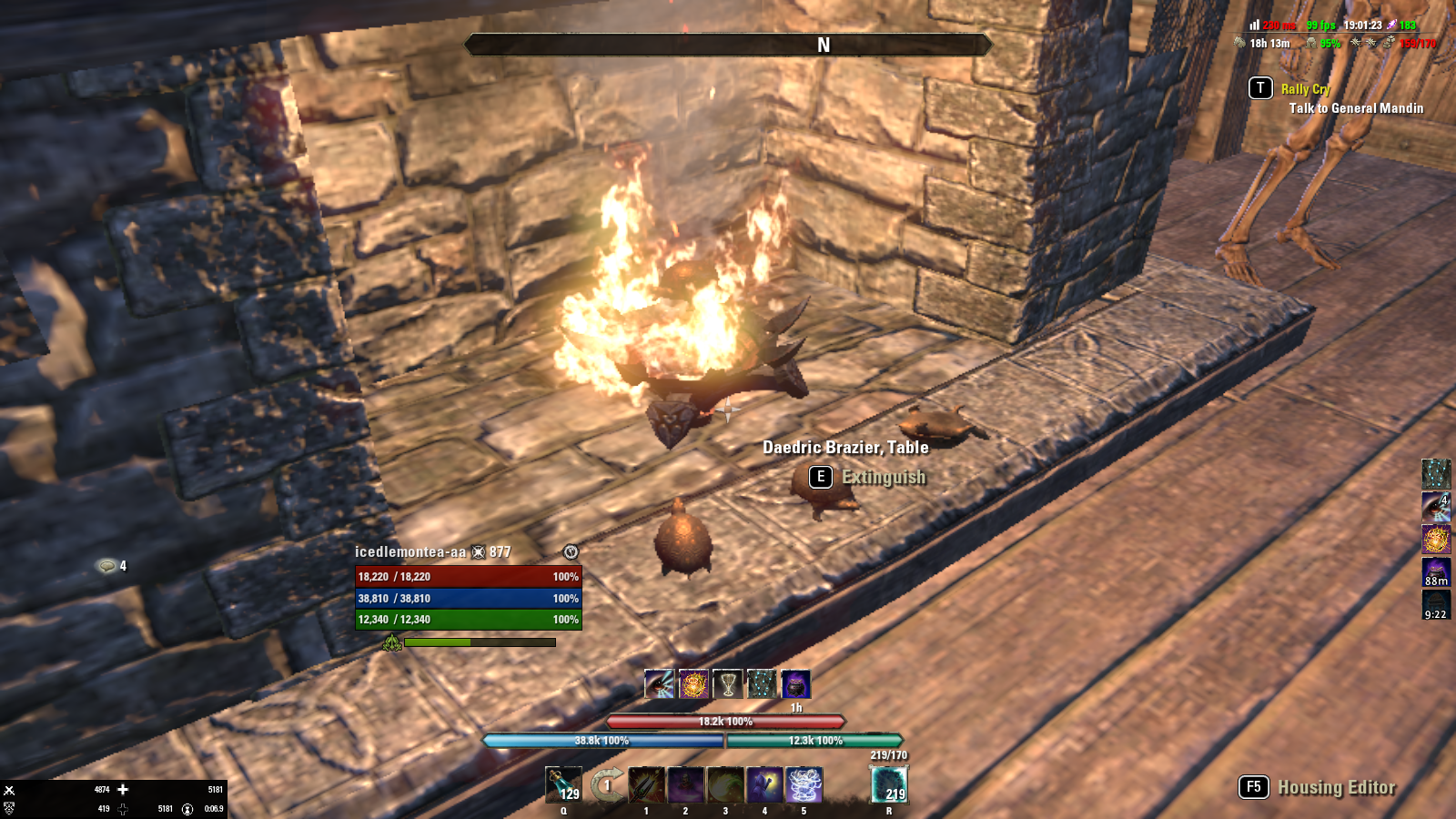This screenshot has width=1456, height=819.
Task: Select the eye buff with 4 stacks
Action: click(1436, 507)
